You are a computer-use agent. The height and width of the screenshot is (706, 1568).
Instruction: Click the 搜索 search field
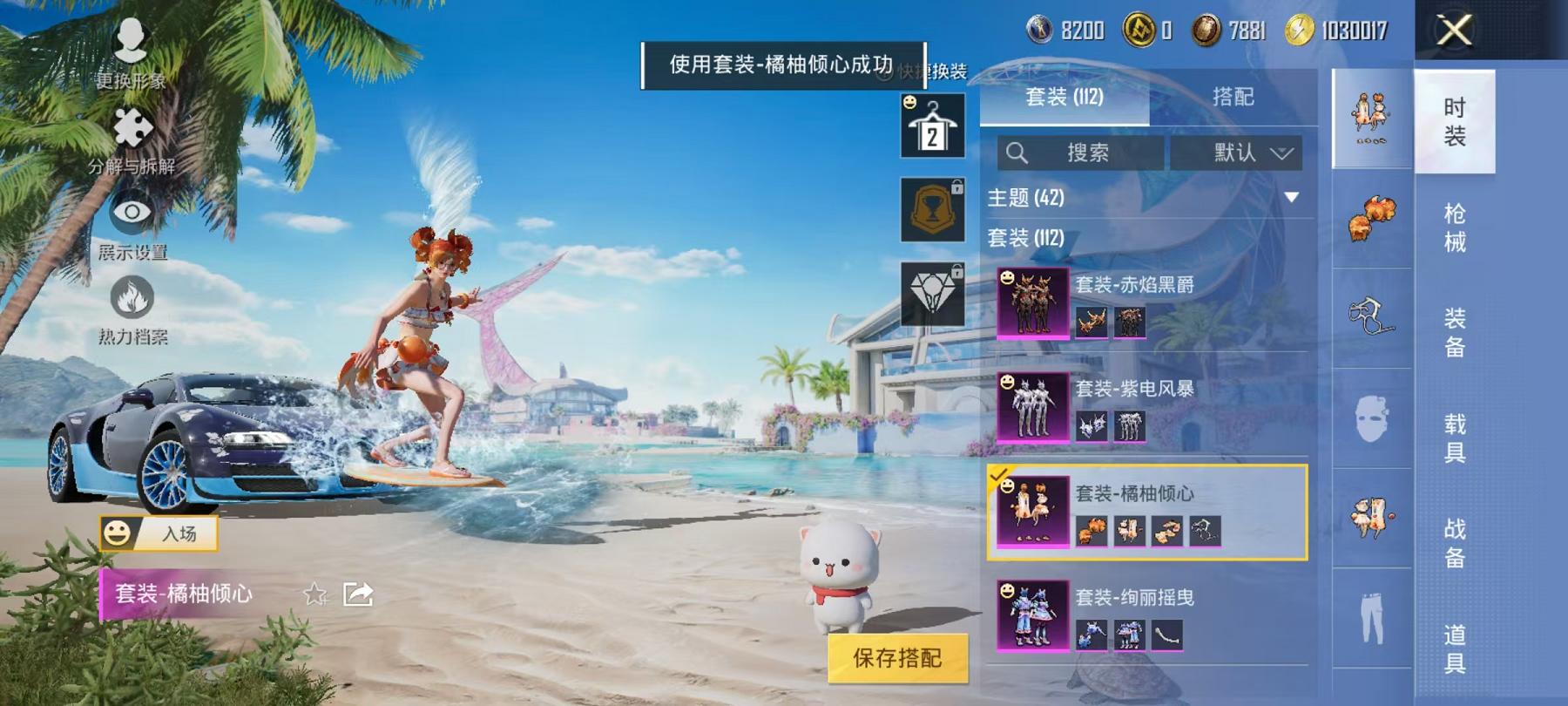[1089, 153]
